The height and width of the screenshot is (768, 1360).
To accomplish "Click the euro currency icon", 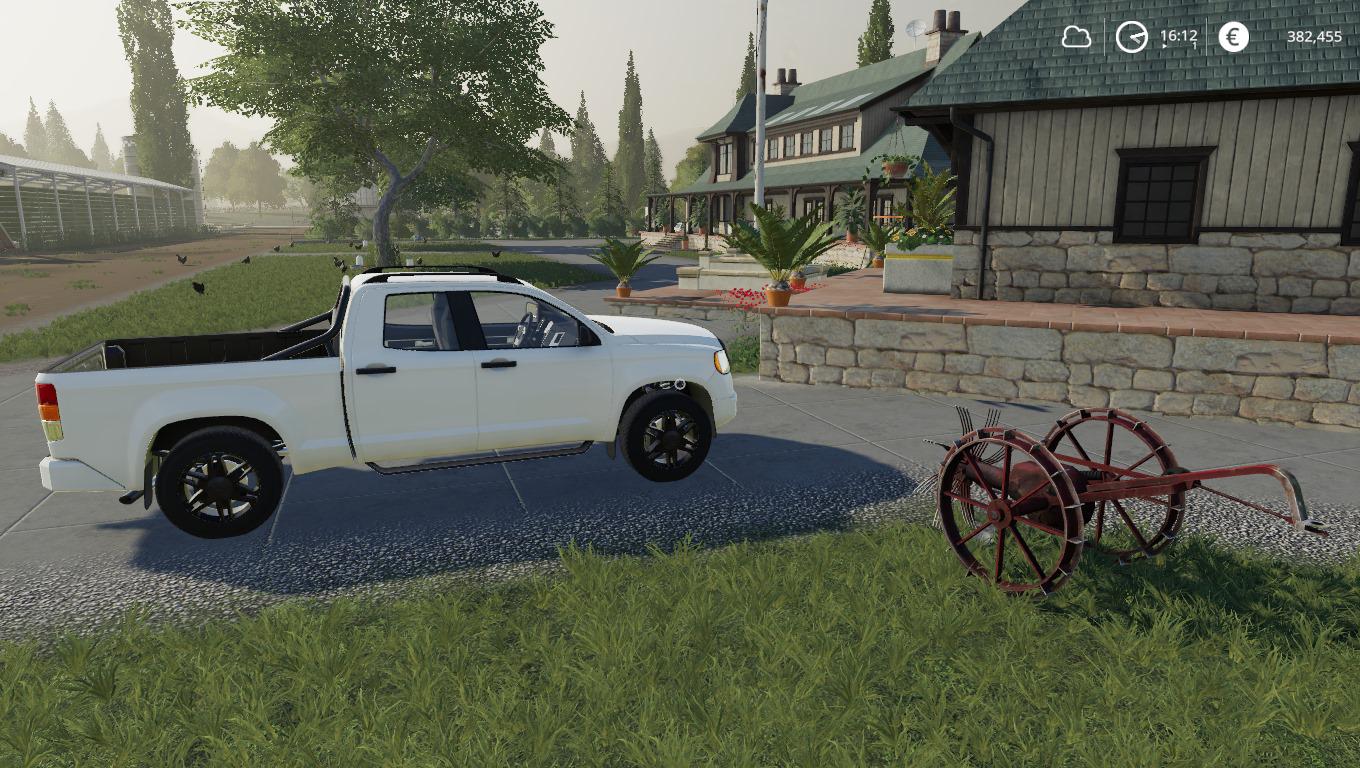I will [1233, 37].
